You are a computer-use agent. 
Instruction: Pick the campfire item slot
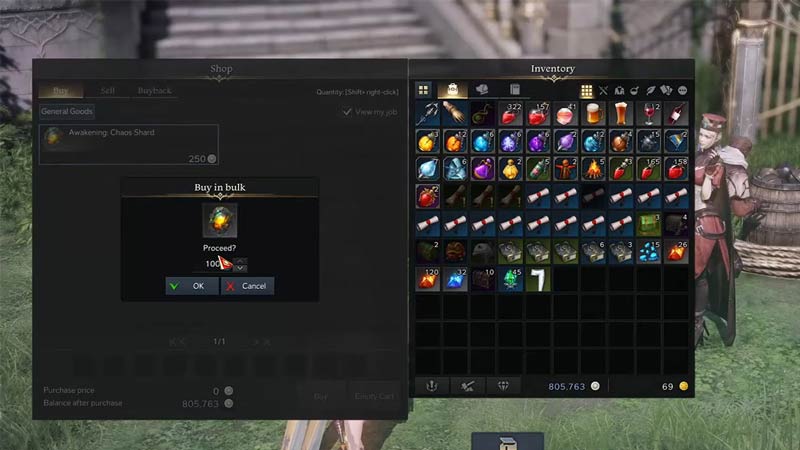pyautogui.click(x=594, y=169)
